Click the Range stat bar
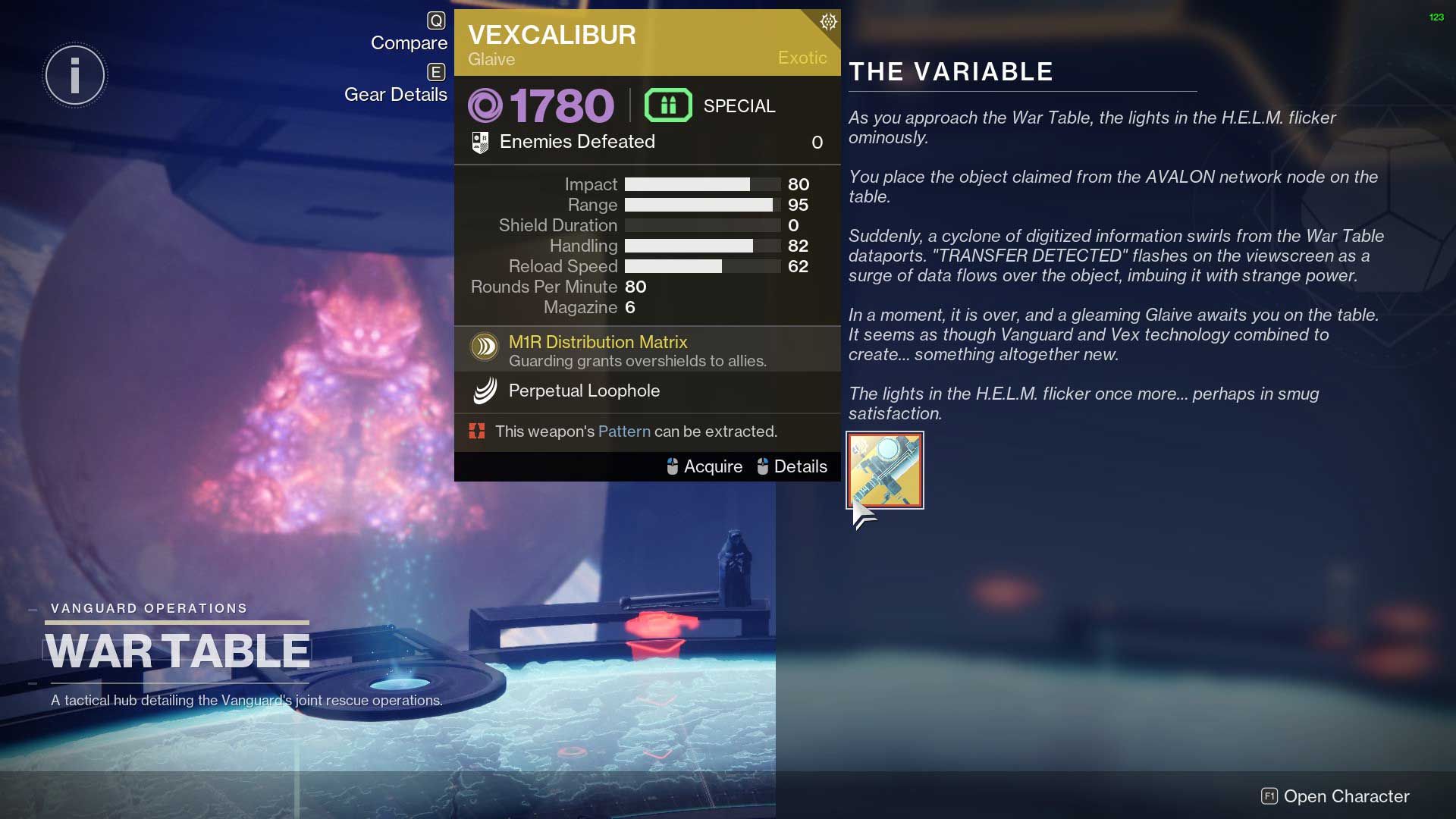 pyautogui.click(x=700, y=205)
